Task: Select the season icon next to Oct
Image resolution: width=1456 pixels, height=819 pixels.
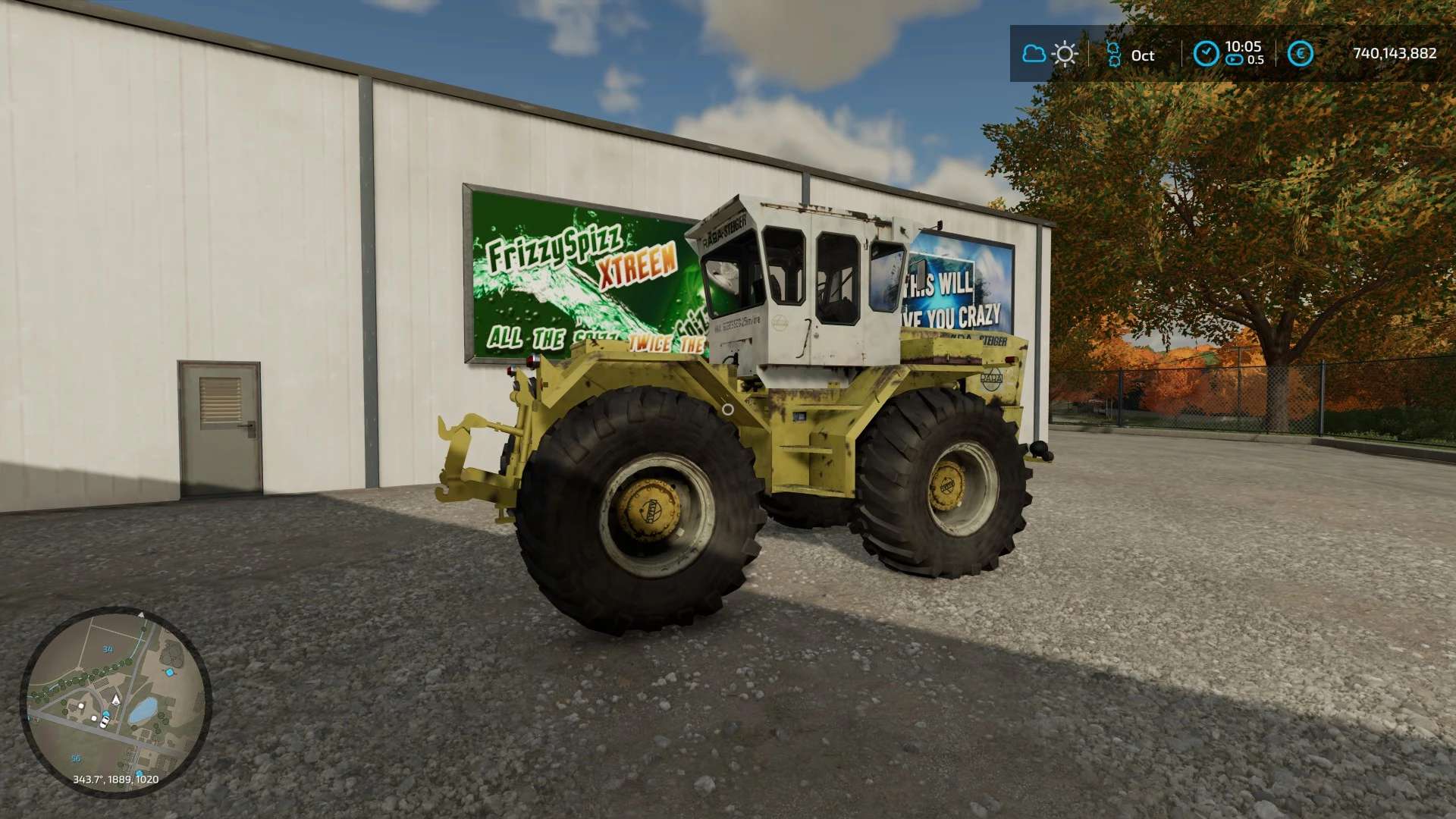Action: tap(1113, 54)
